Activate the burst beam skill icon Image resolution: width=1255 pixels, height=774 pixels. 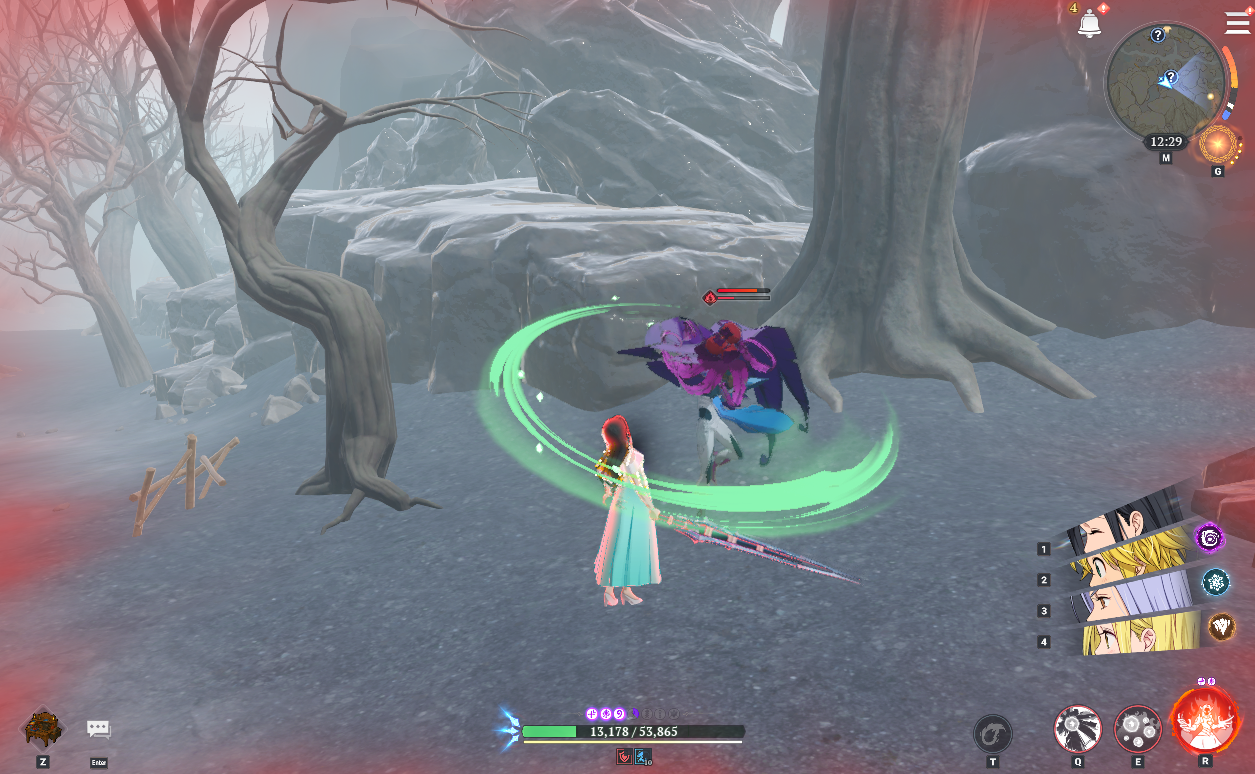point(1077,728)
